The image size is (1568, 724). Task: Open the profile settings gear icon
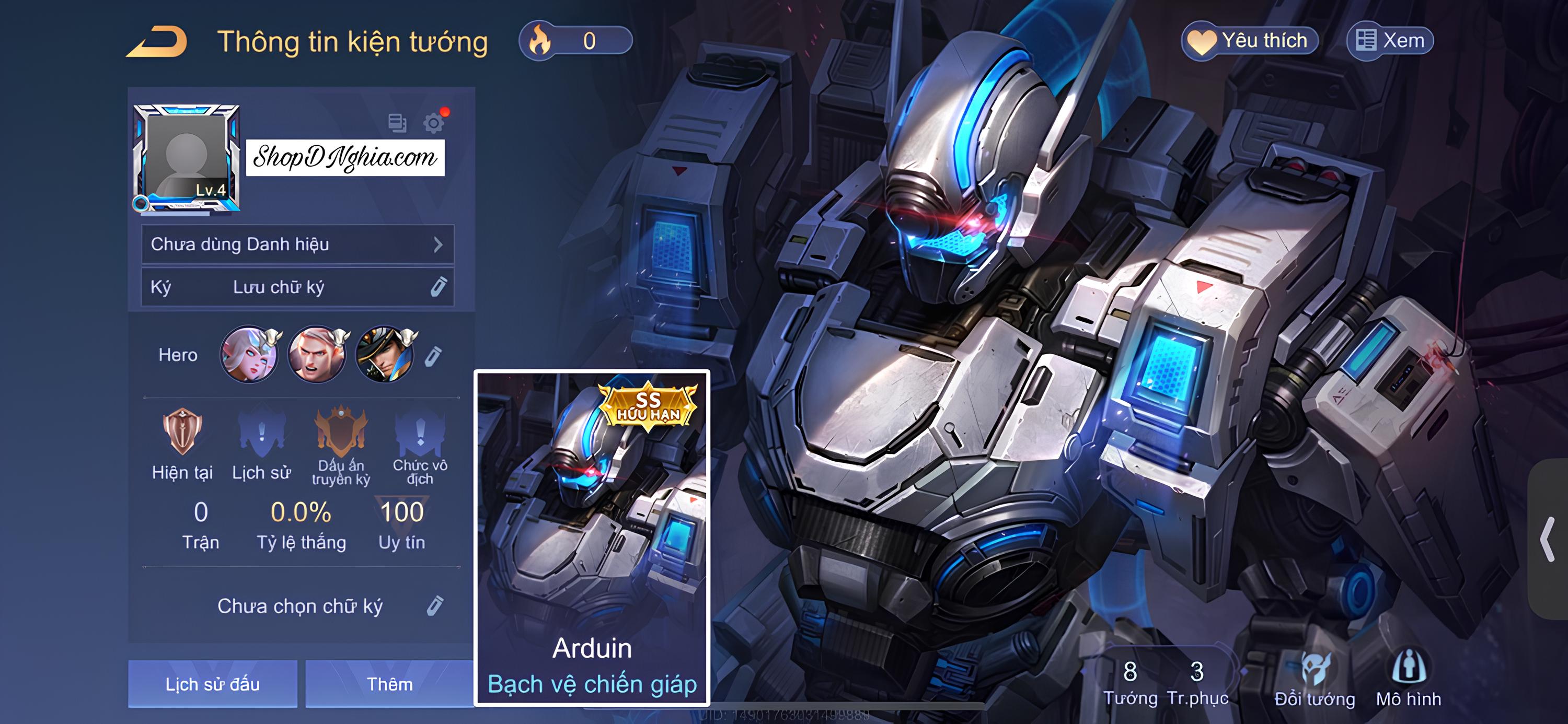click(433, 123)
